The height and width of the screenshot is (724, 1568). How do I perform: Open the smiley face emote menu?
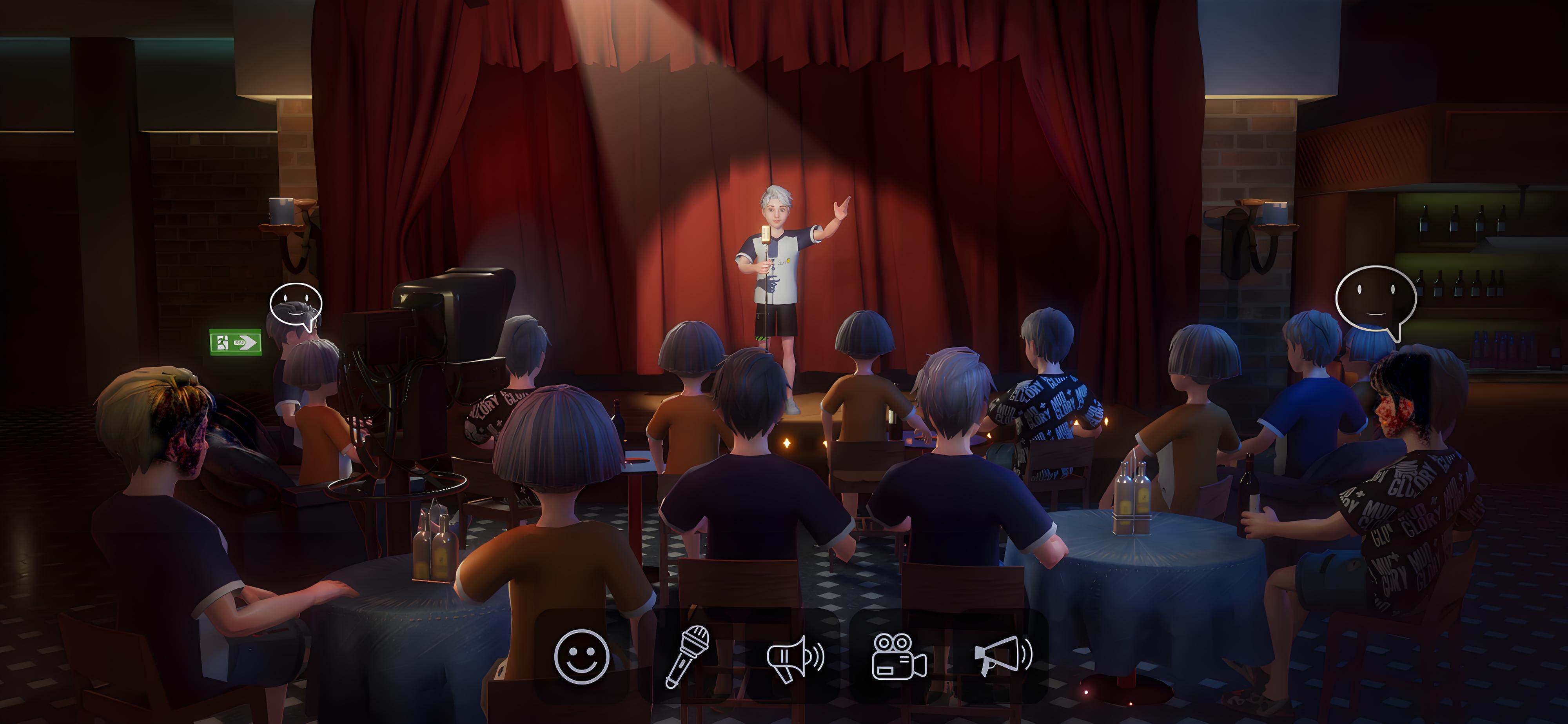coord(581,657)
